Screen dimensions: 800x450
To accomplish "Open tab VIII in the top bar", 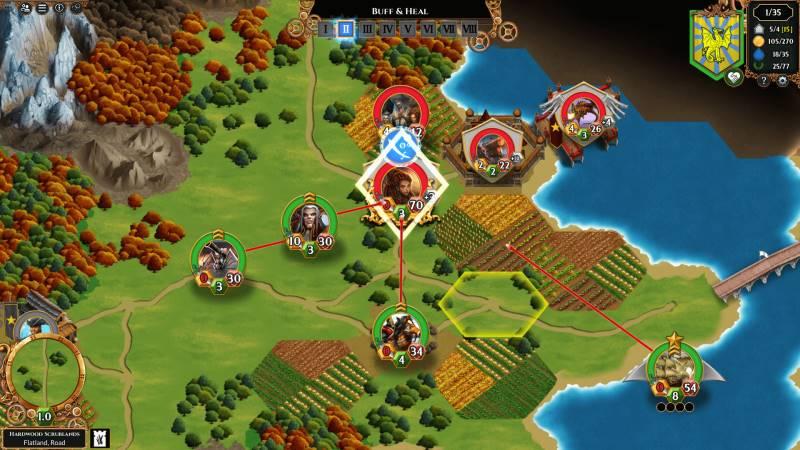I will (x=470, y=29).
